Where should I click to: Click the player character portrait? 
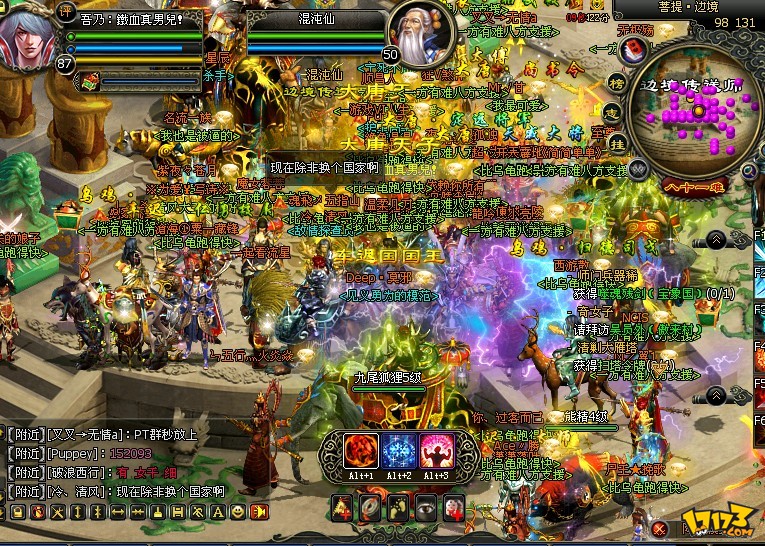click(x=32, y=38)
